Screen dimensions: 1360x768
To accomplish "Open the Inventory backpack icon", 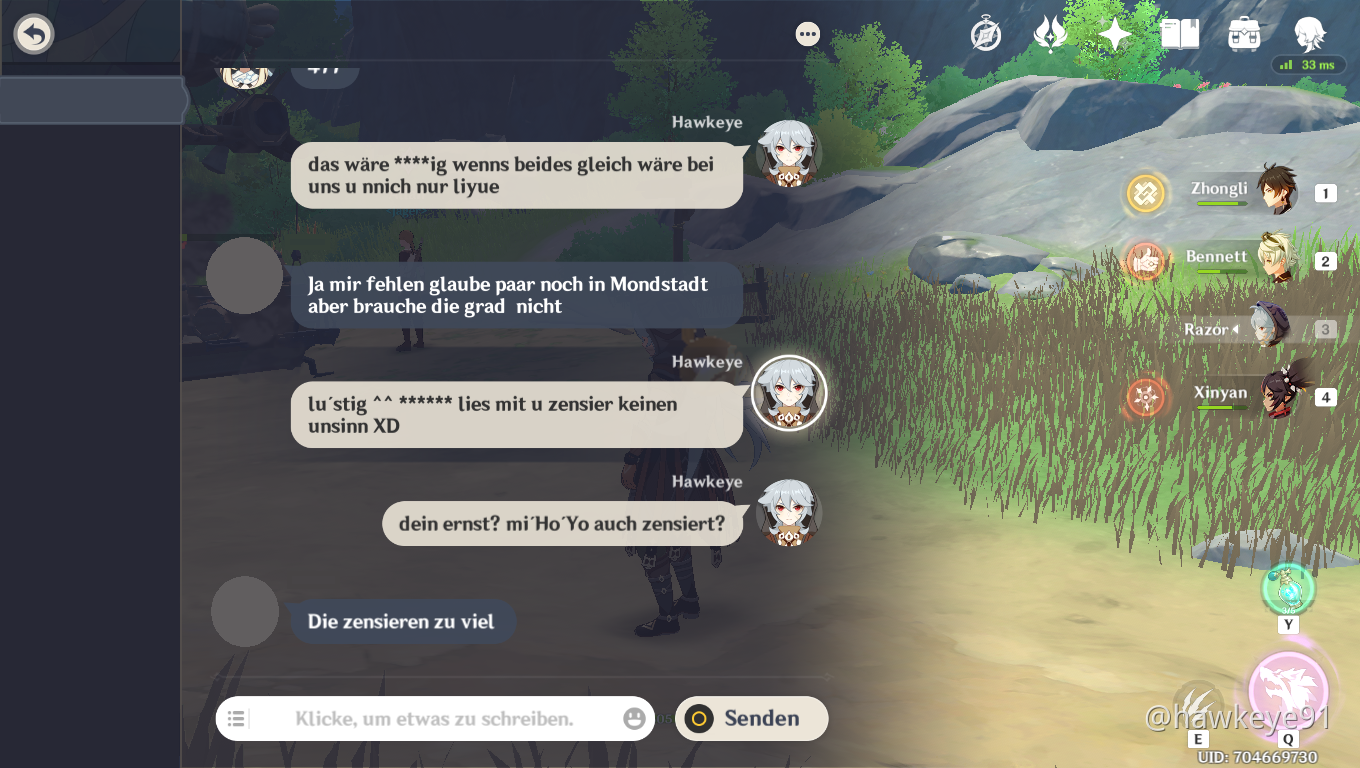I will click(1243, 33).
